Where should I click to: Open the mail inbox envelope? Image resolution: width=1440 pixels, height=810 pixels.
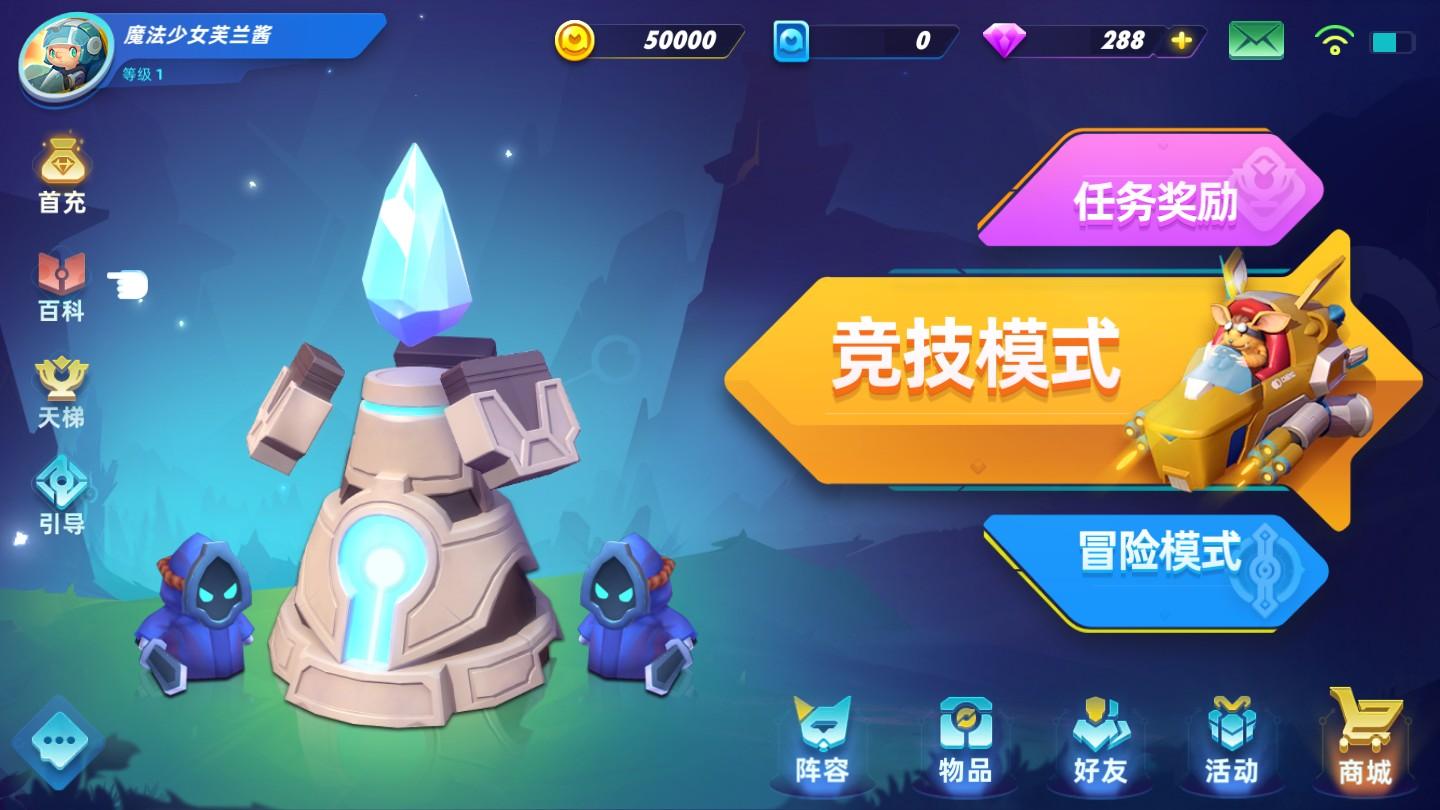tap(1256, 40)
